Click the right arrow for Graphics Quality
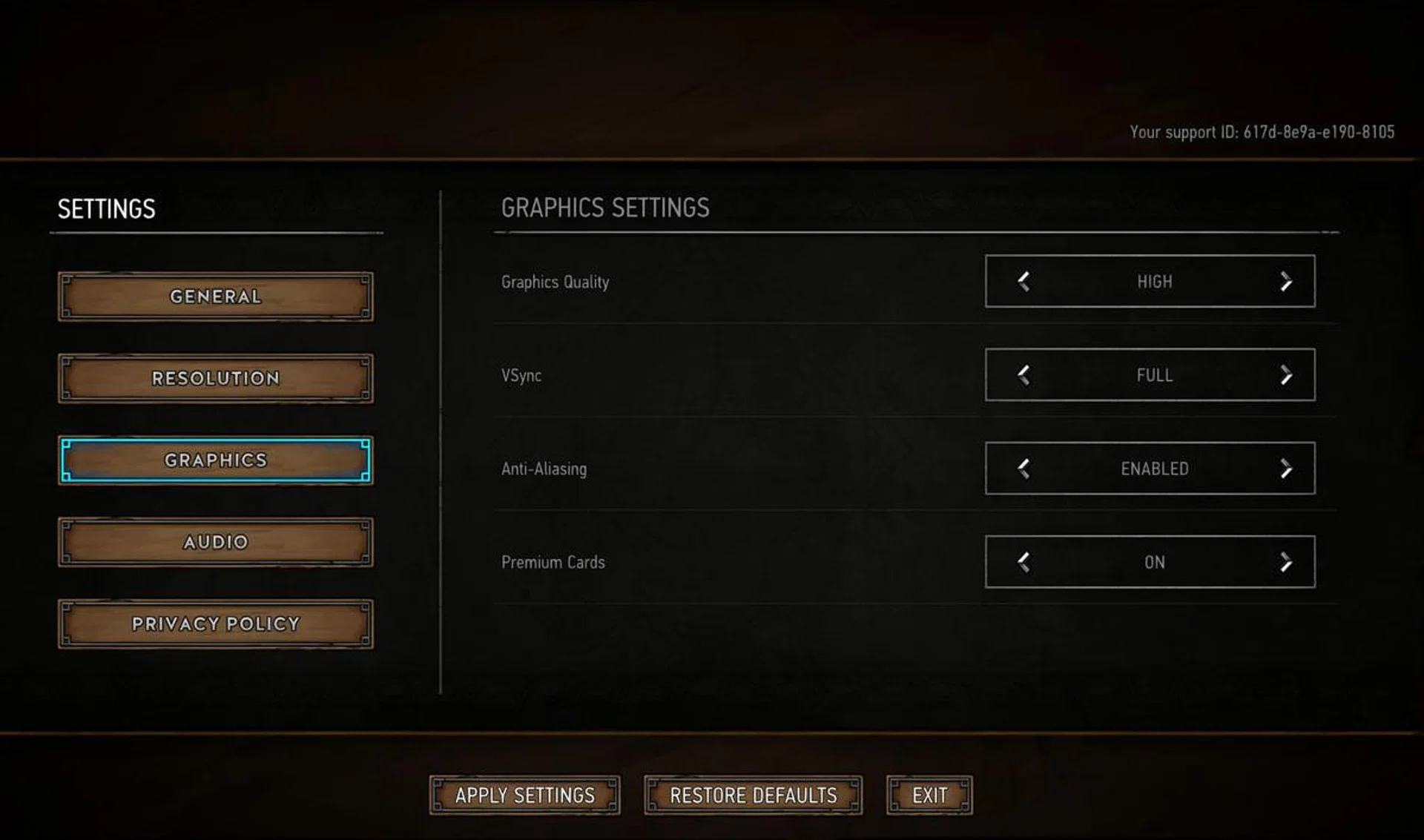This screenshot has width=1424, height=840. coord(1284,282)
